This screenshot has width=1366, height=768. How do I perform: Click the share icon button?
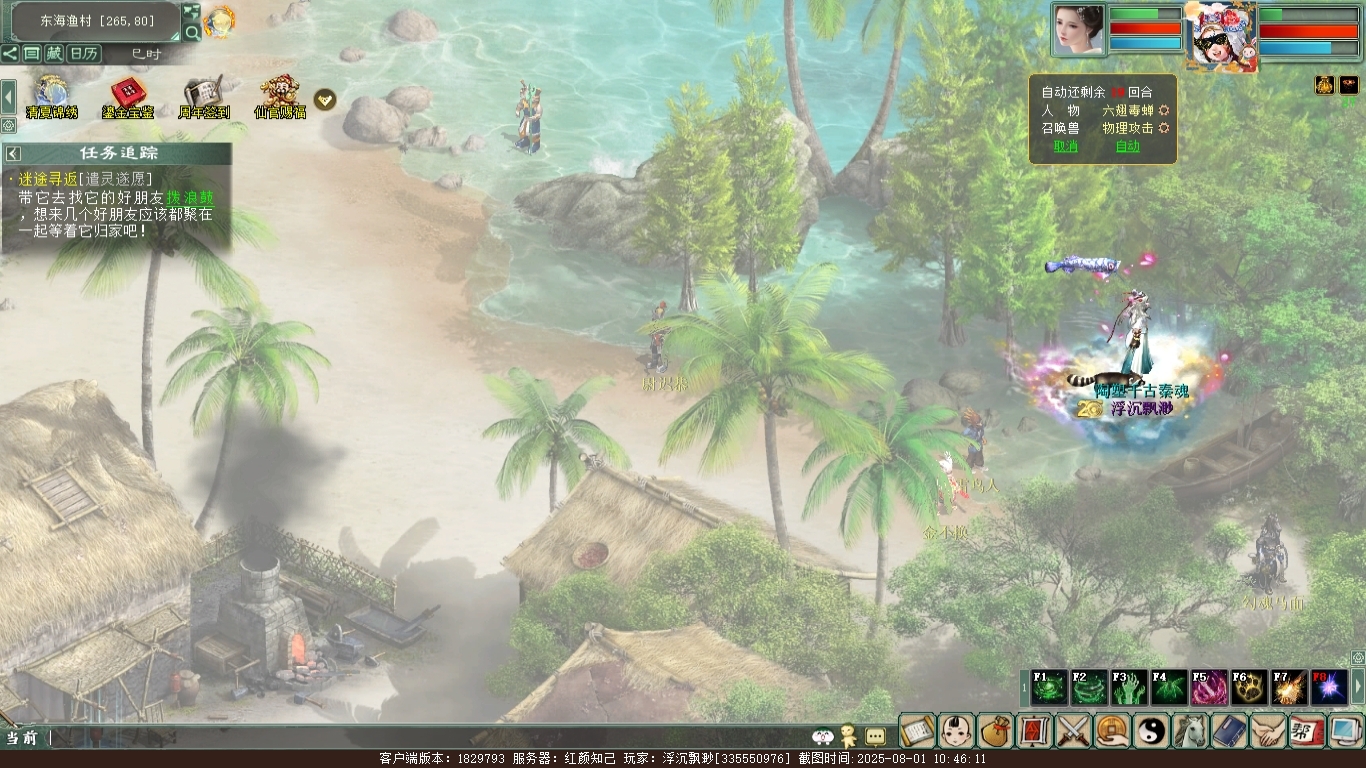click(10, 54)
